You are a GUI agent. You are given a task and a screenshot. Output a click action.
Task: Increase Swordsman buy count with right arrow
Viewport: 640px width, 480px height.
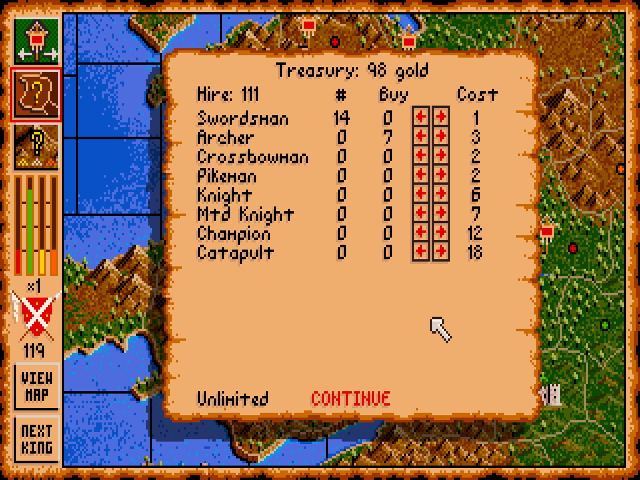click(x=440, y=119)
